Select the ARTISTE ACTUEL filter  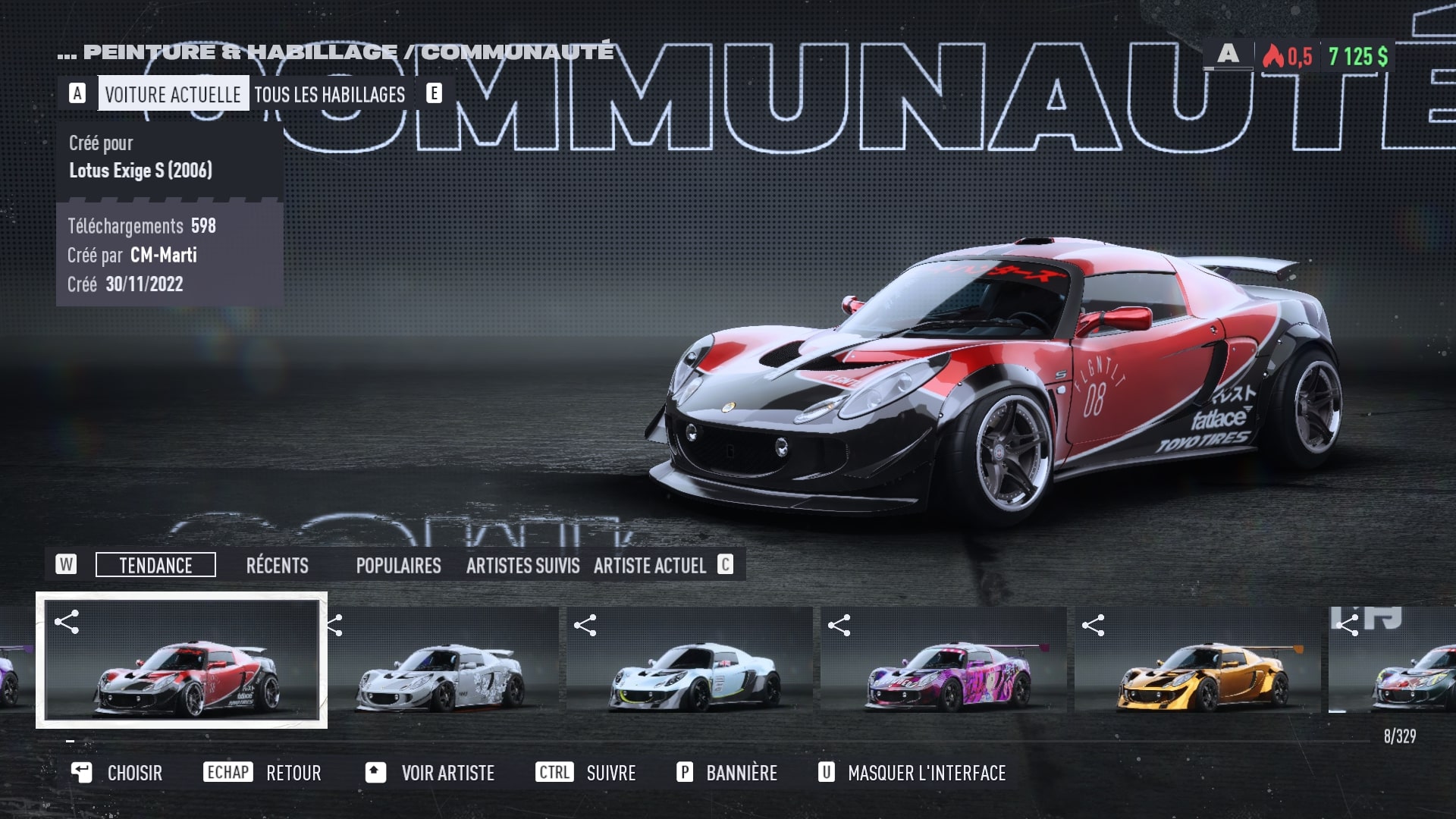(x=651, y=566)
